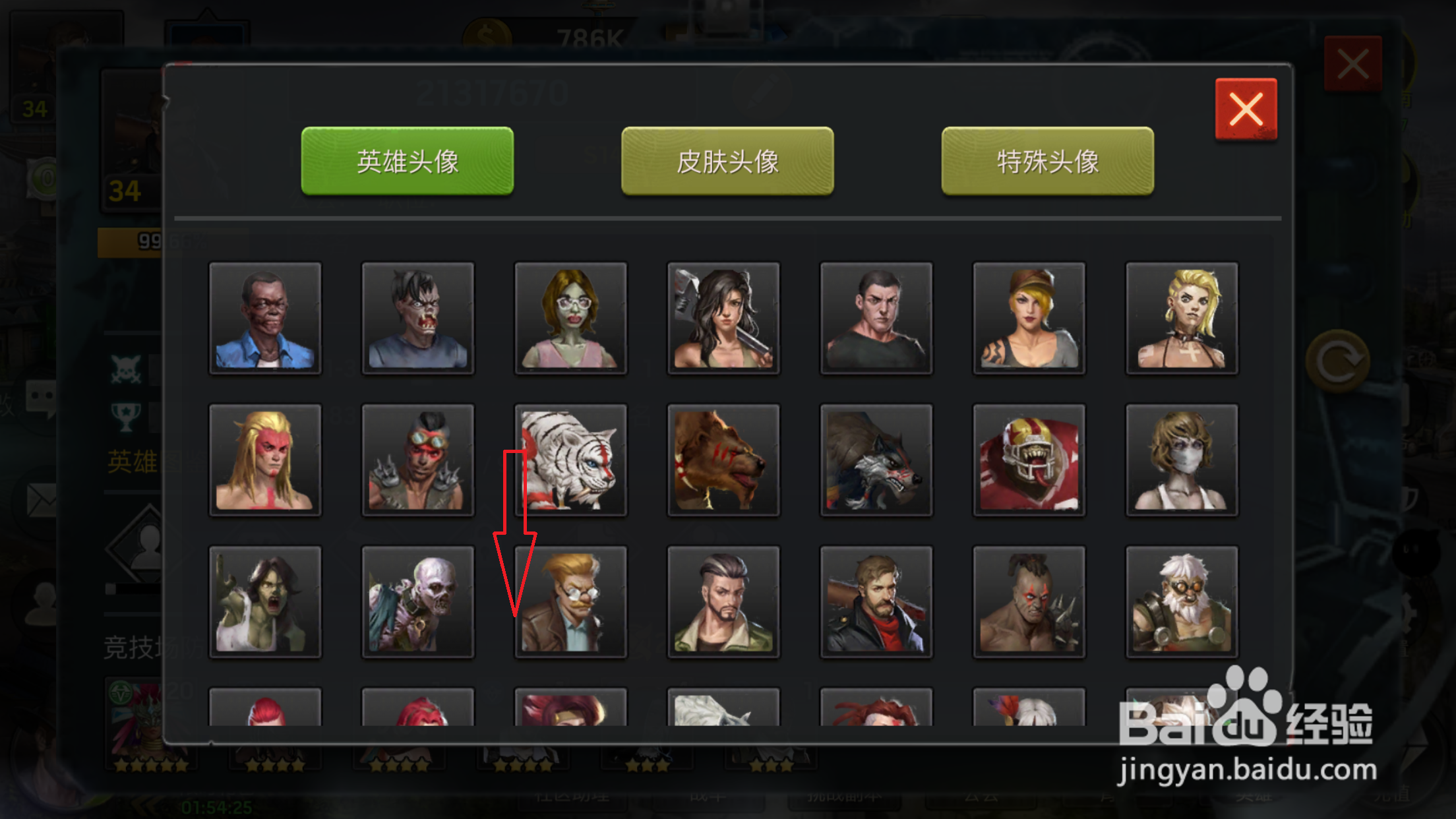1456x819 pixels.
Task: Select the zombie in blue shirt avatar
Action: (265, 319)
